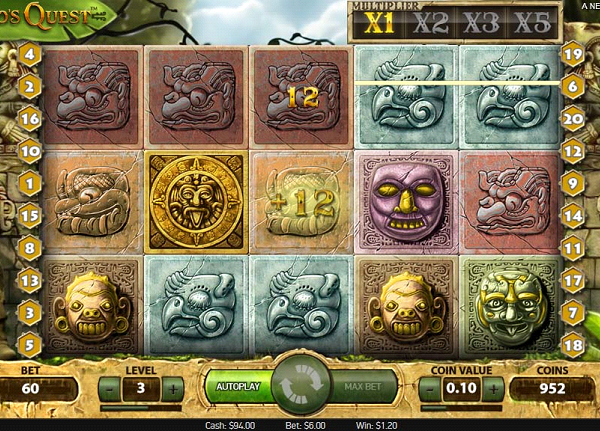Click payline marker number 20
The width and height of the screenshot is (600, 431).
[572, 119]
